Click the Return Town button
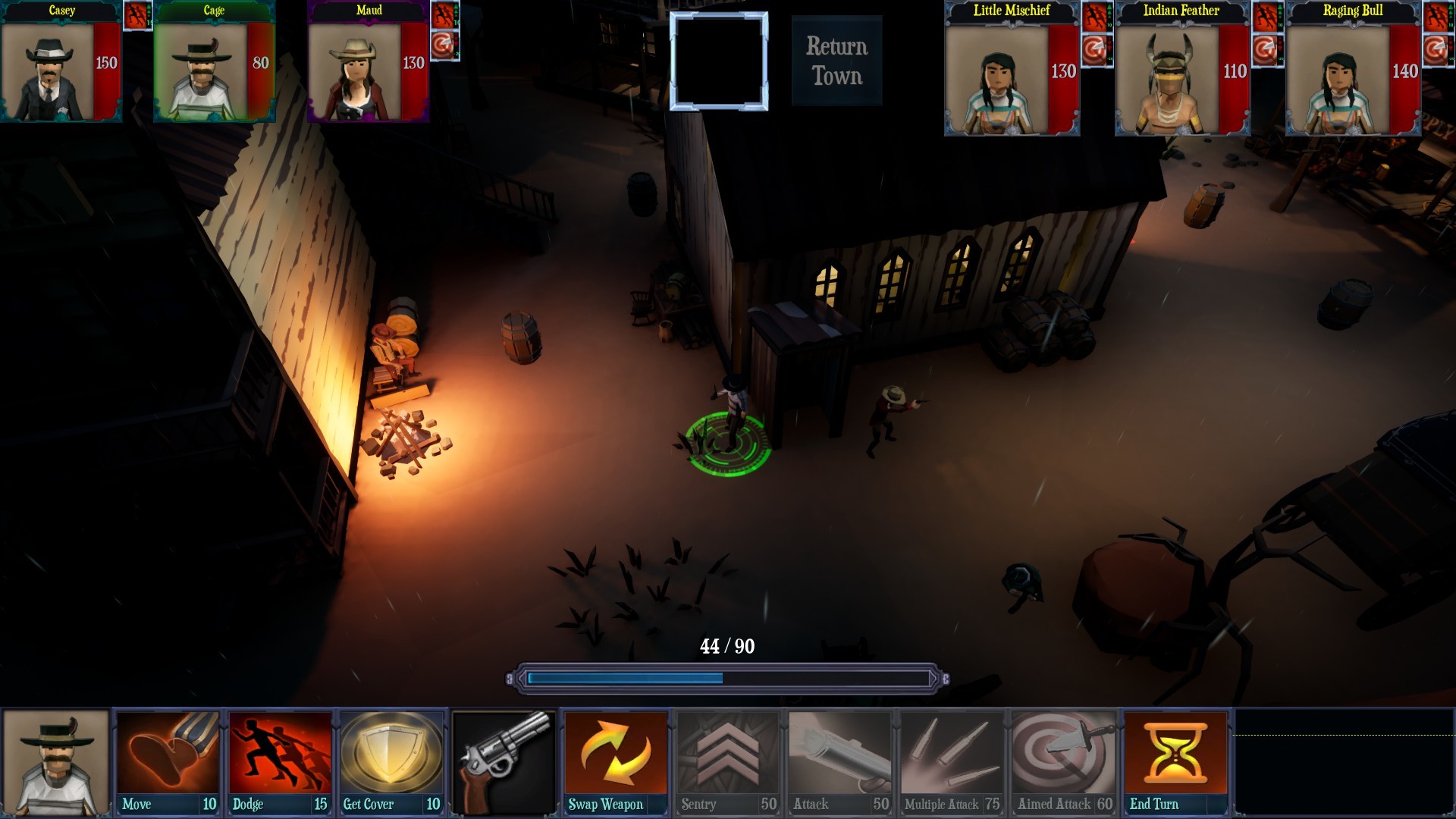 (835, 61)
